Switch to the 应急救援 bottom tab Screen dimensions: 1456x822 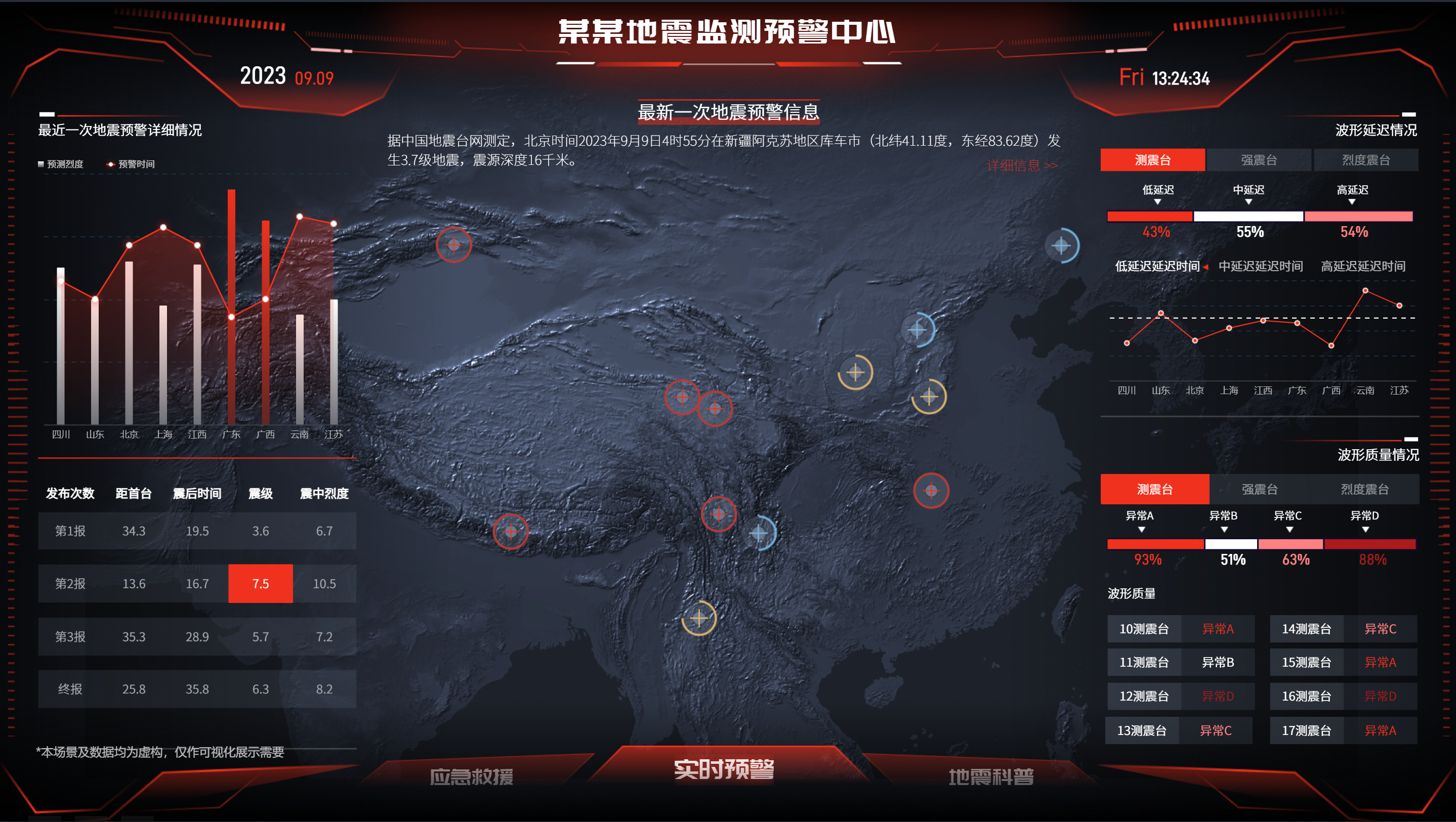(471, 776)
